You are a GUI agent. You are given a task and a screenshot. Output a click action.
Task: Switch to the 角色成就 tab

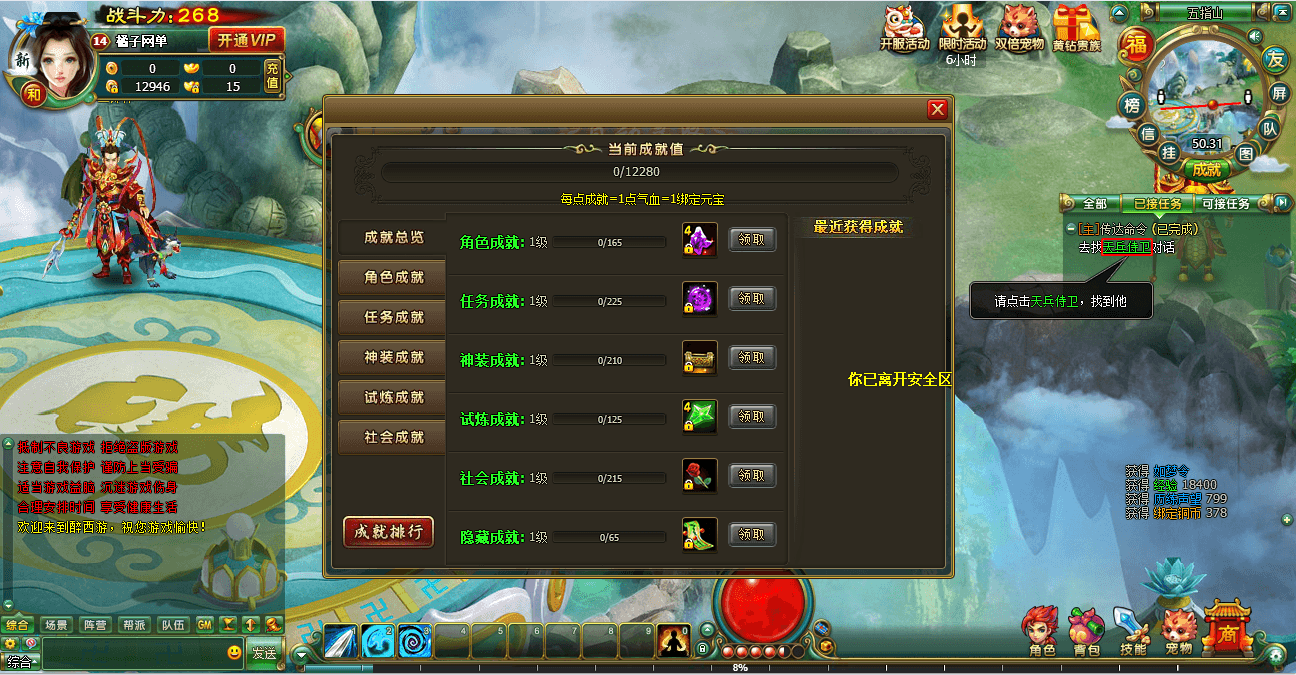coord(393,277)
